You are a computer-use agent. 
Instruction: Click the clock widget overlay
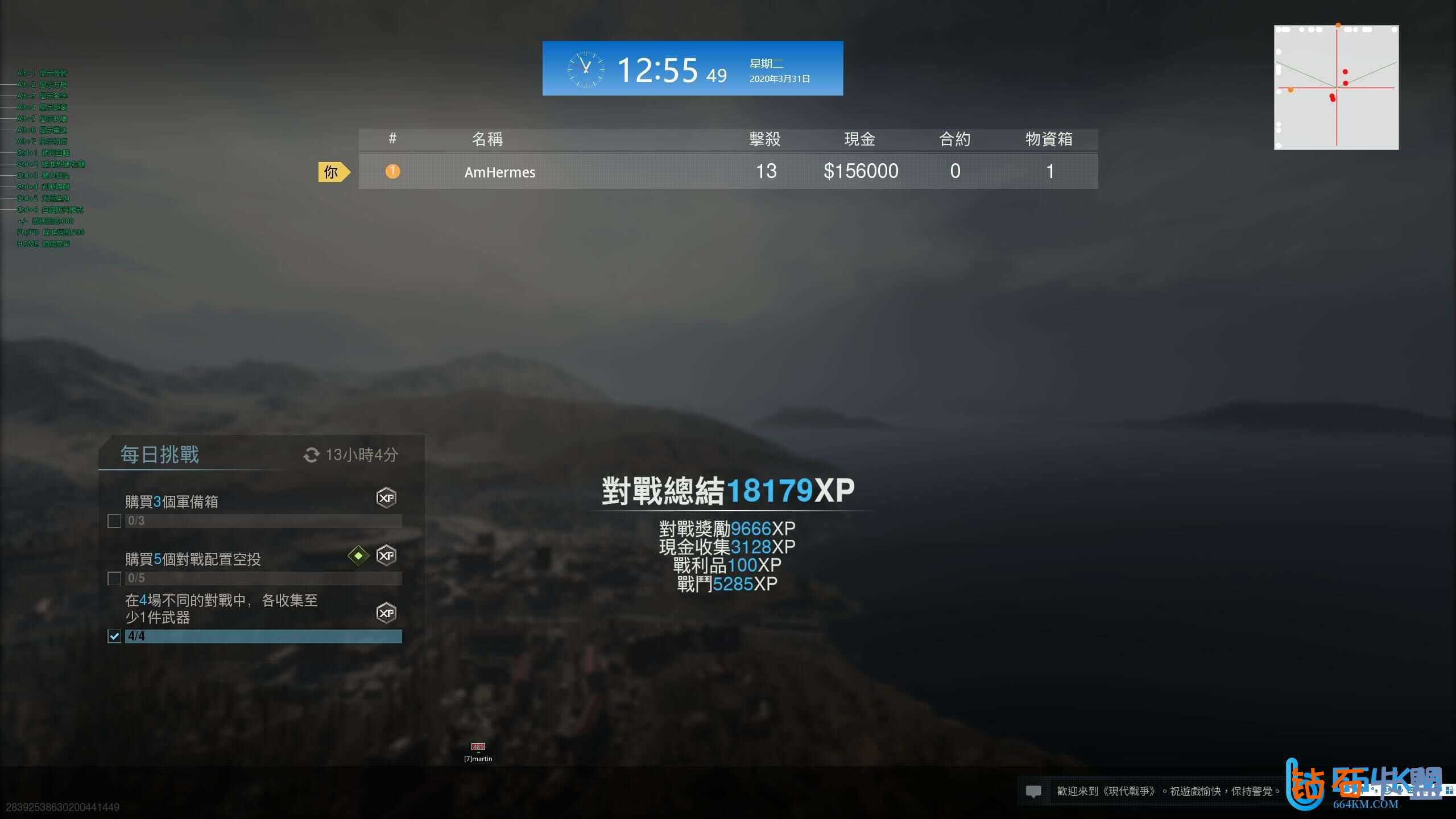point(692,69)
